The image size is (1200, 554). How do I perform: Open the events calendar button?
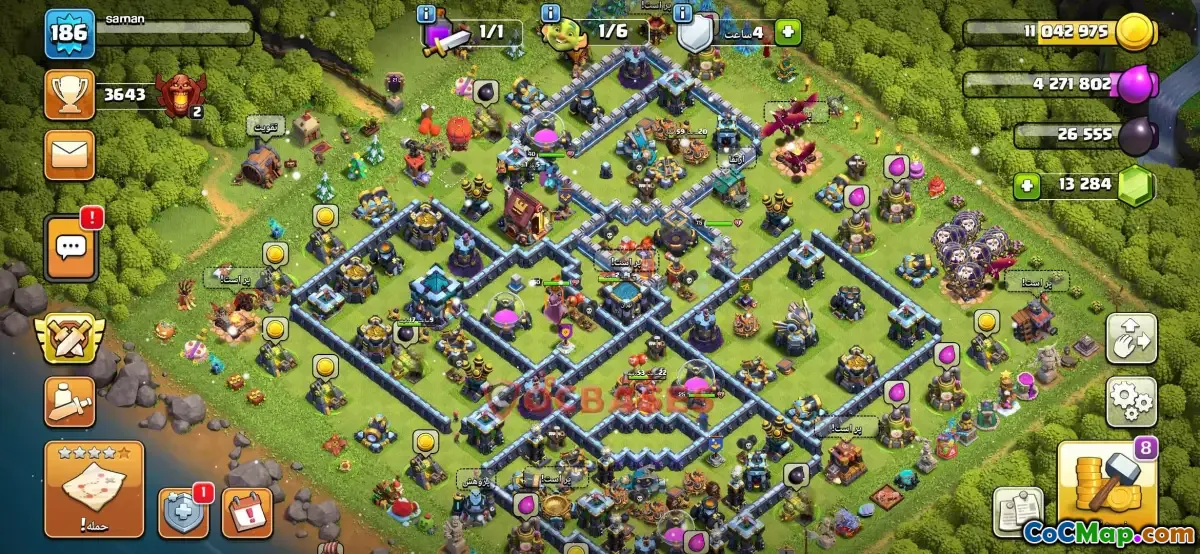[246, 512]
